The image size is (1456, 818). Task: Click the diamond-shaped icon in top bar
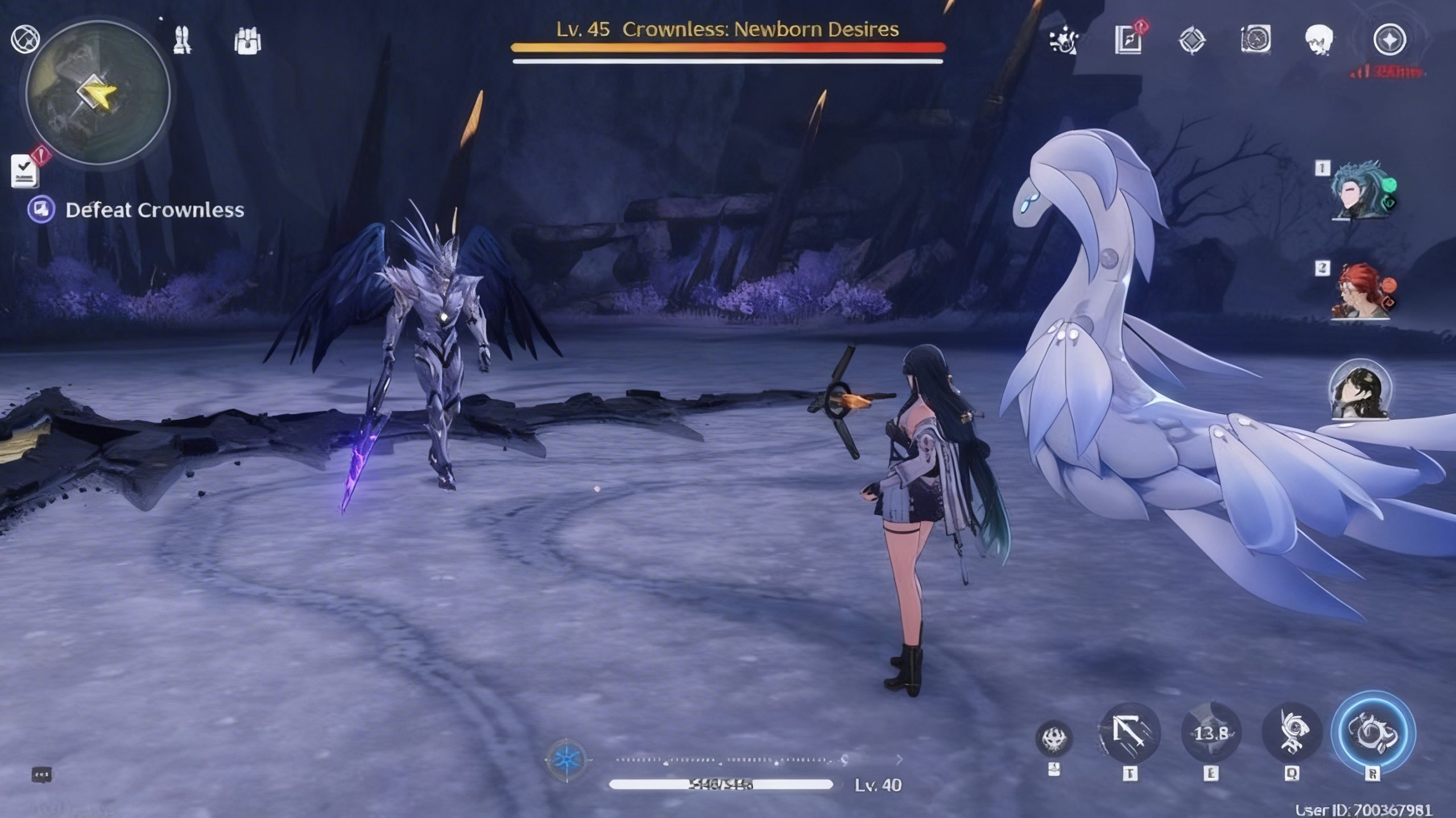(x=1192, y=41)
